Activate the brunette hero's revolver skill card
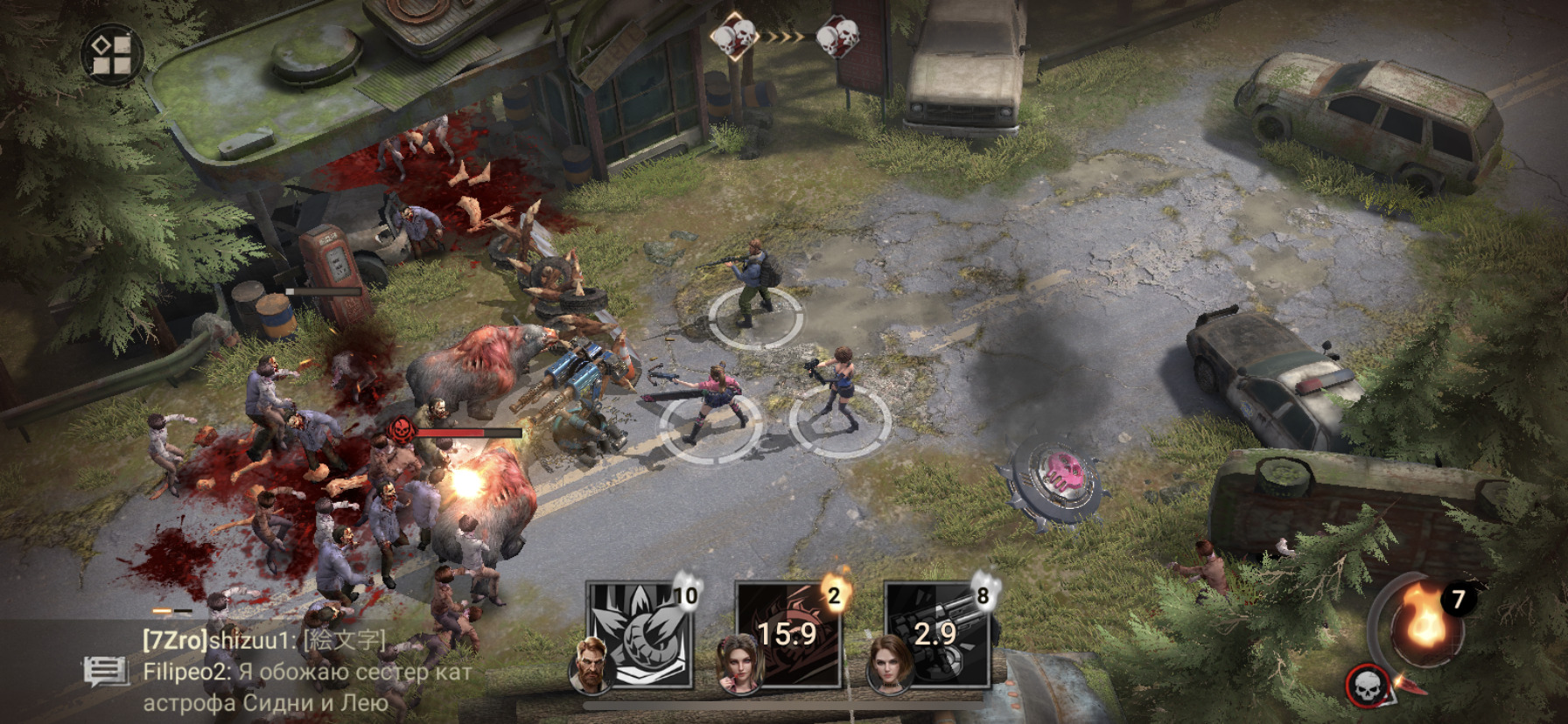This screenshot has width=1568, height=724. point(936,634)
